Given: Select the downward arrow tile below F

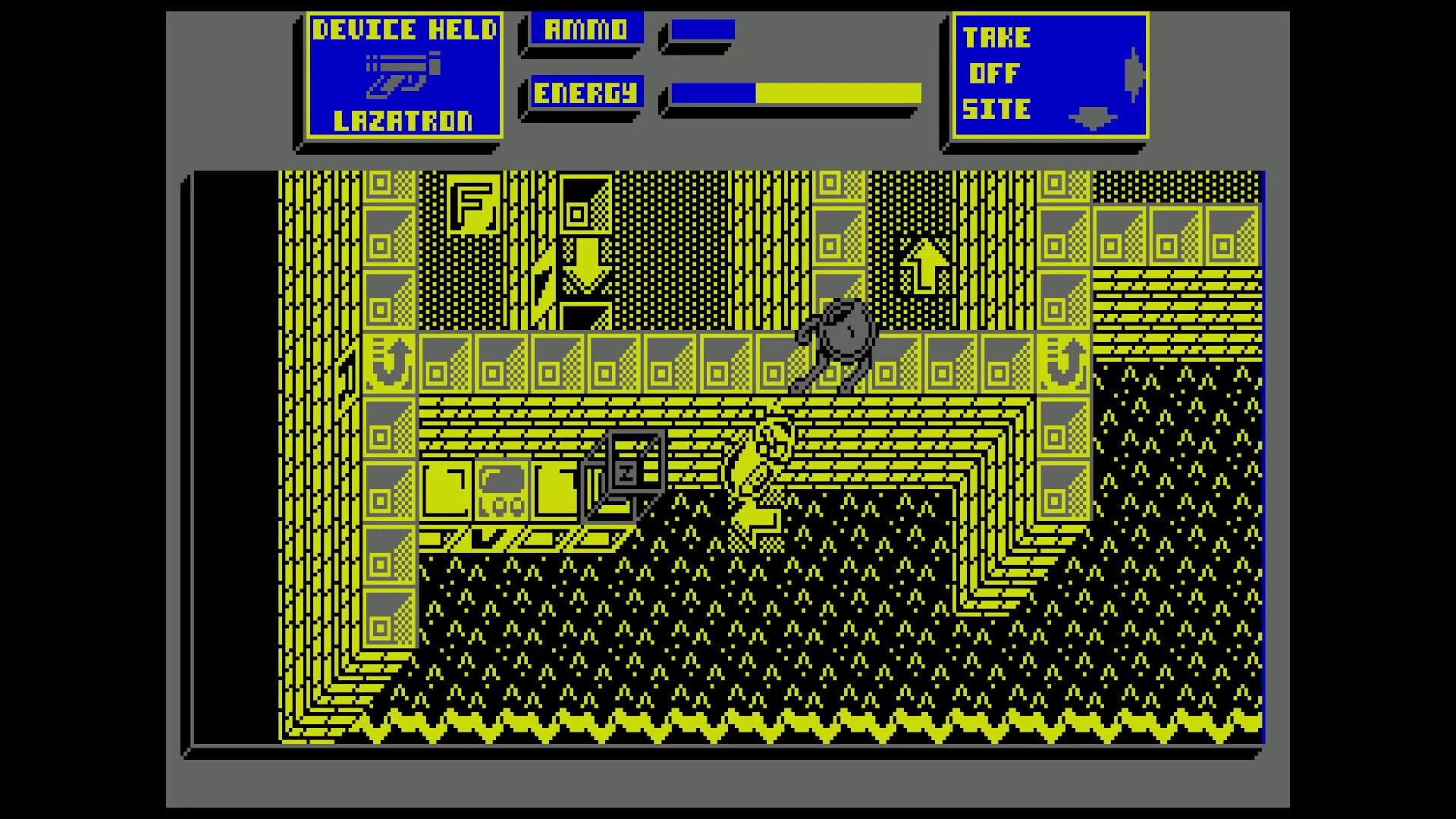Looking at the screenshot, I should point(586,265).
